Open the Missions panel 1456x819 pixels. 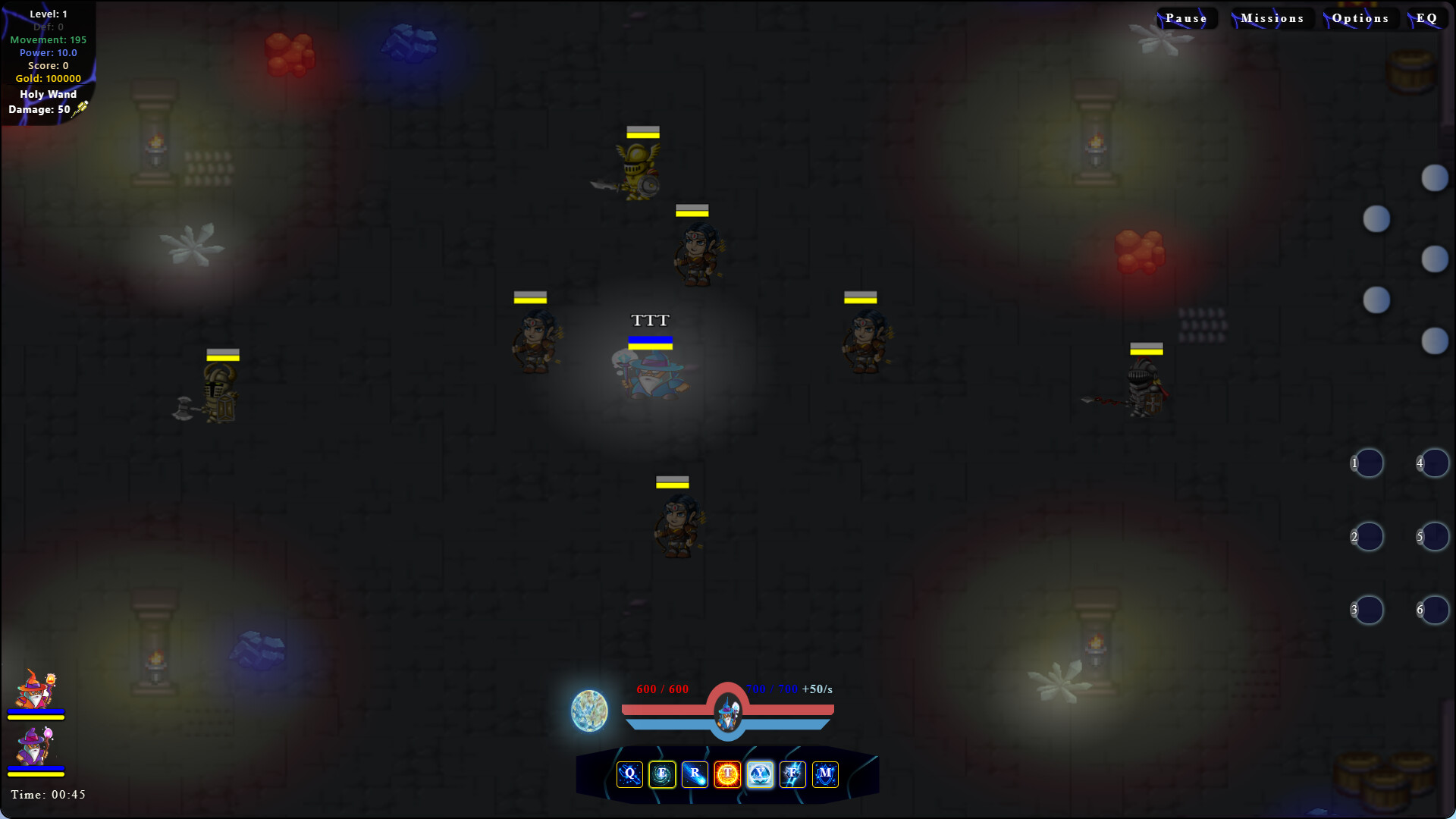(x=1272, y=17)
